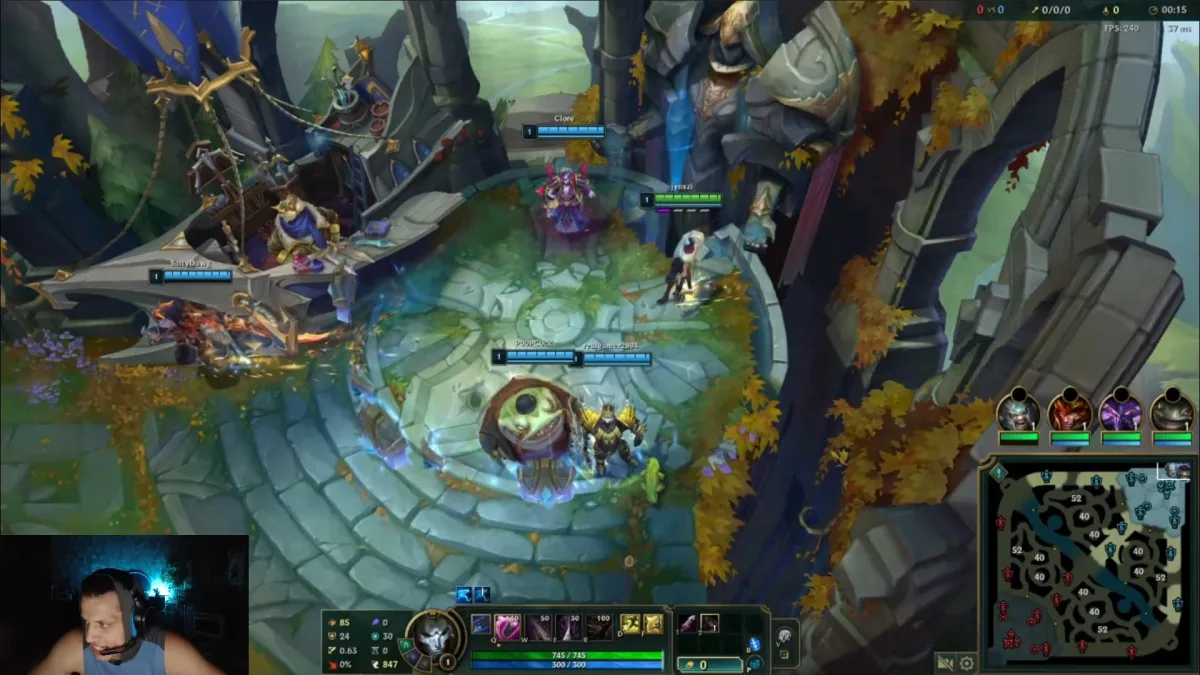Viewport: 1200px width, 675px height.
Task: Open minimap options with the gear icon
Action: pos(967,662)
